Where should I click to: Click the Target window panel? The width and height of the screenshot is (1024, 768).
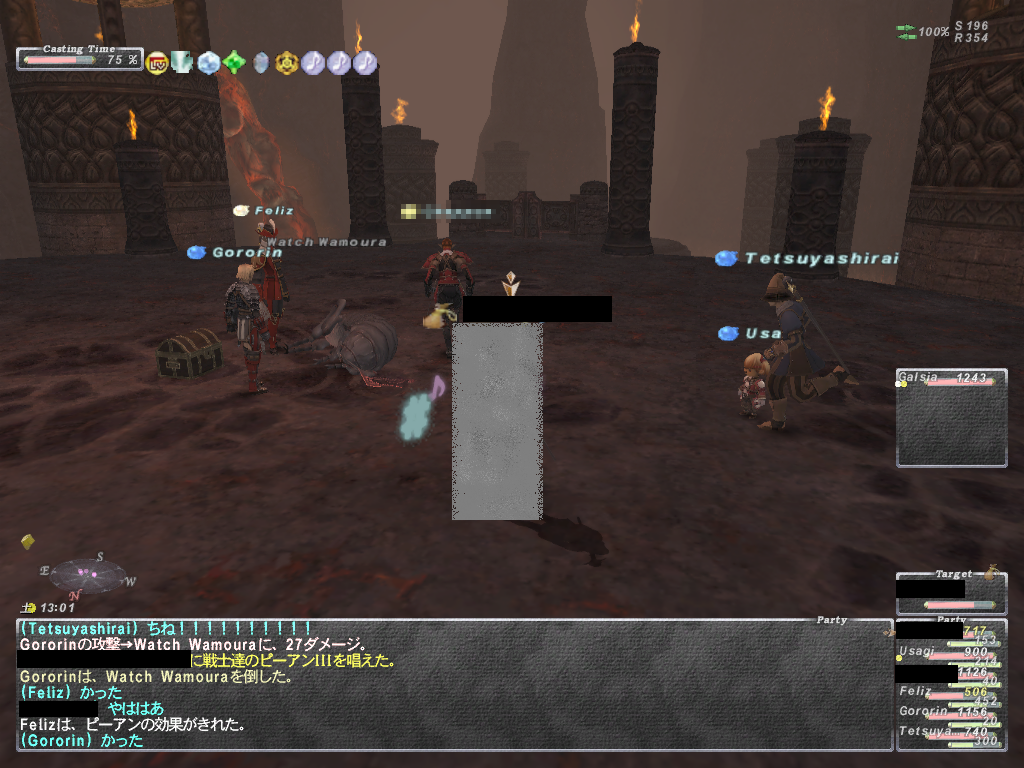click(x=950, y=592)
